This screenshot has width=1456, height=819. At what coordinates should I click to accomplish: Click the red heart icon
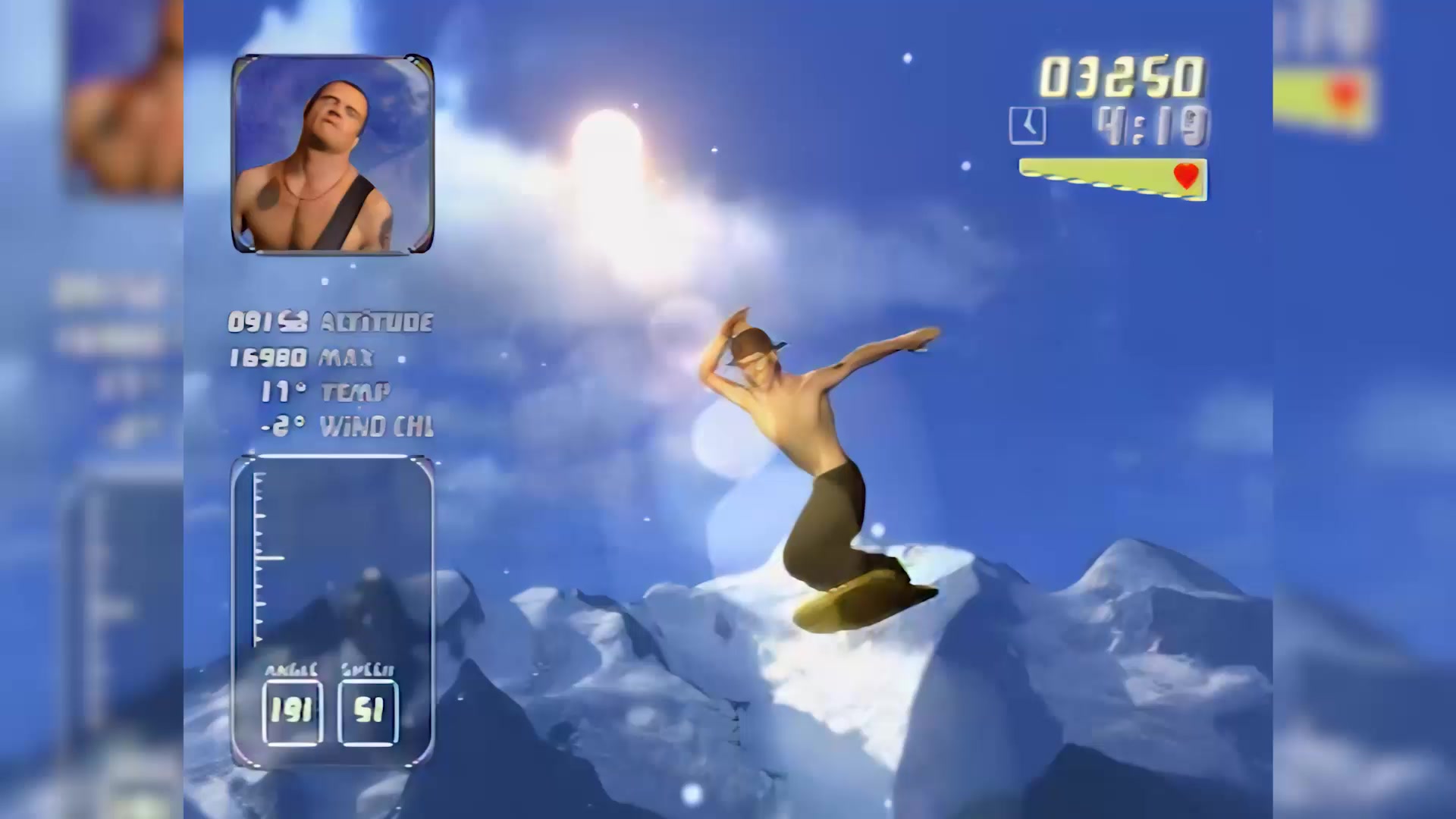[x=1185, y=177]
